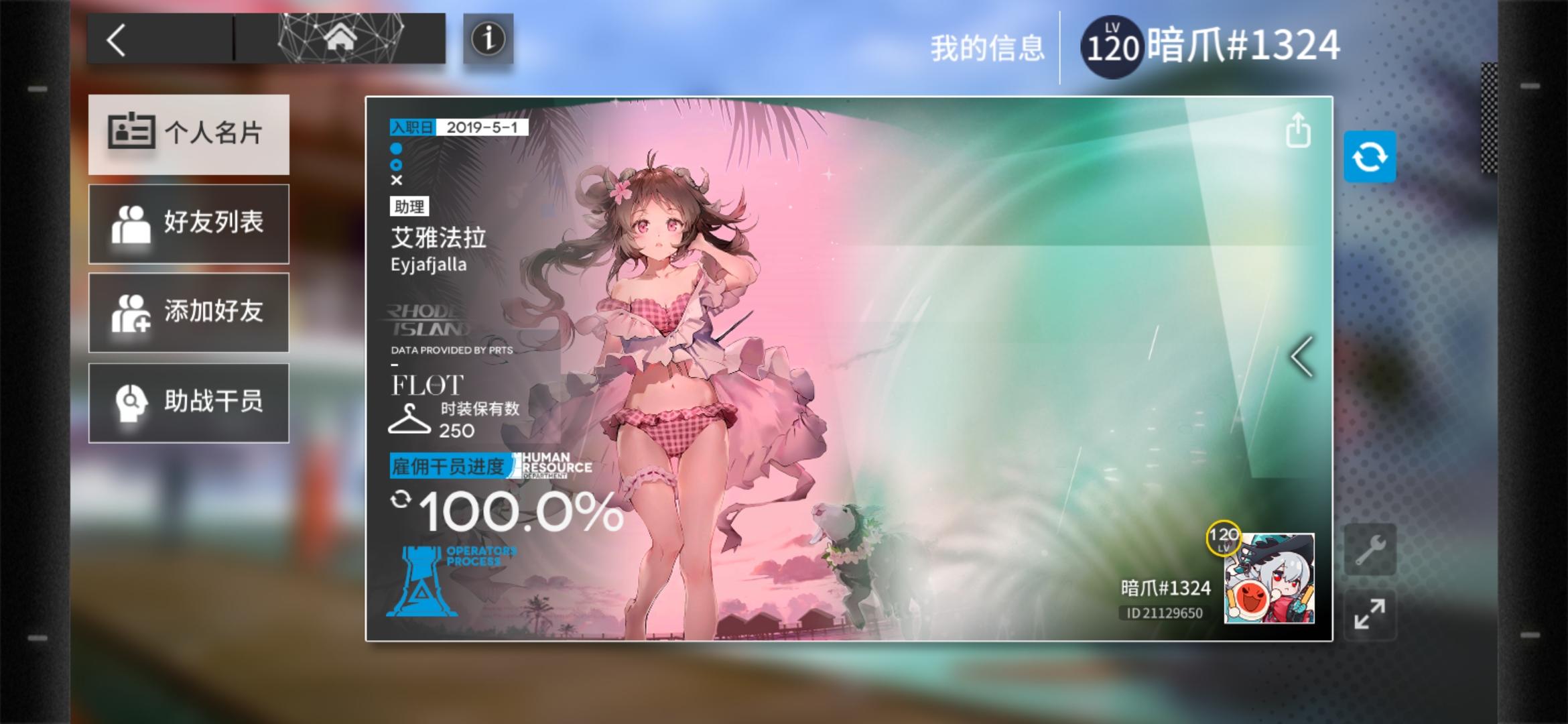The height and width of the screenshot is (724, 1568).
Task: Open 添加好友
Action: [x=188, y=312]
